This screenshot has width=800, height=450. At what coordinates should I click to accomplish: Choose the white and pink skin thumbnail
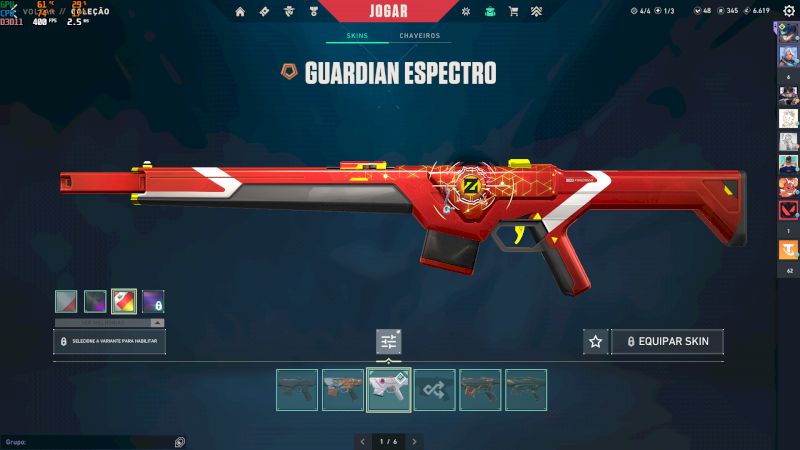tap(389, 390)
